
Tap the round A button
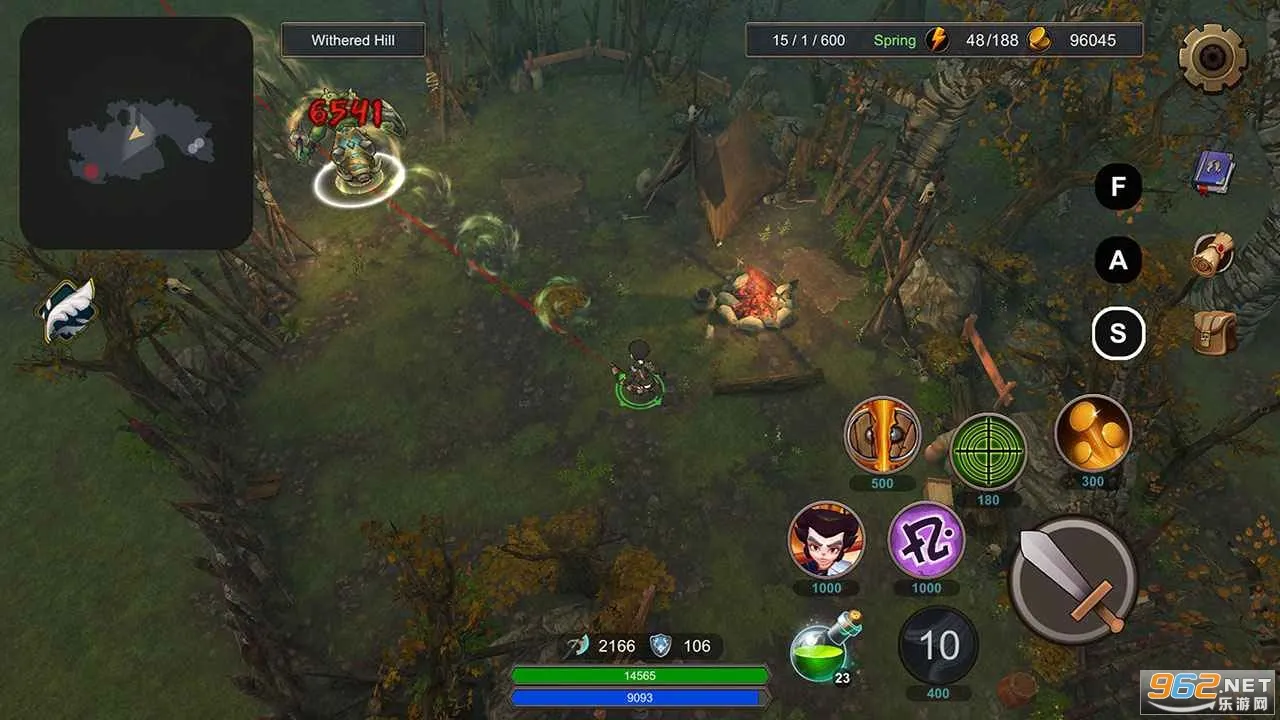point(1118,261)
